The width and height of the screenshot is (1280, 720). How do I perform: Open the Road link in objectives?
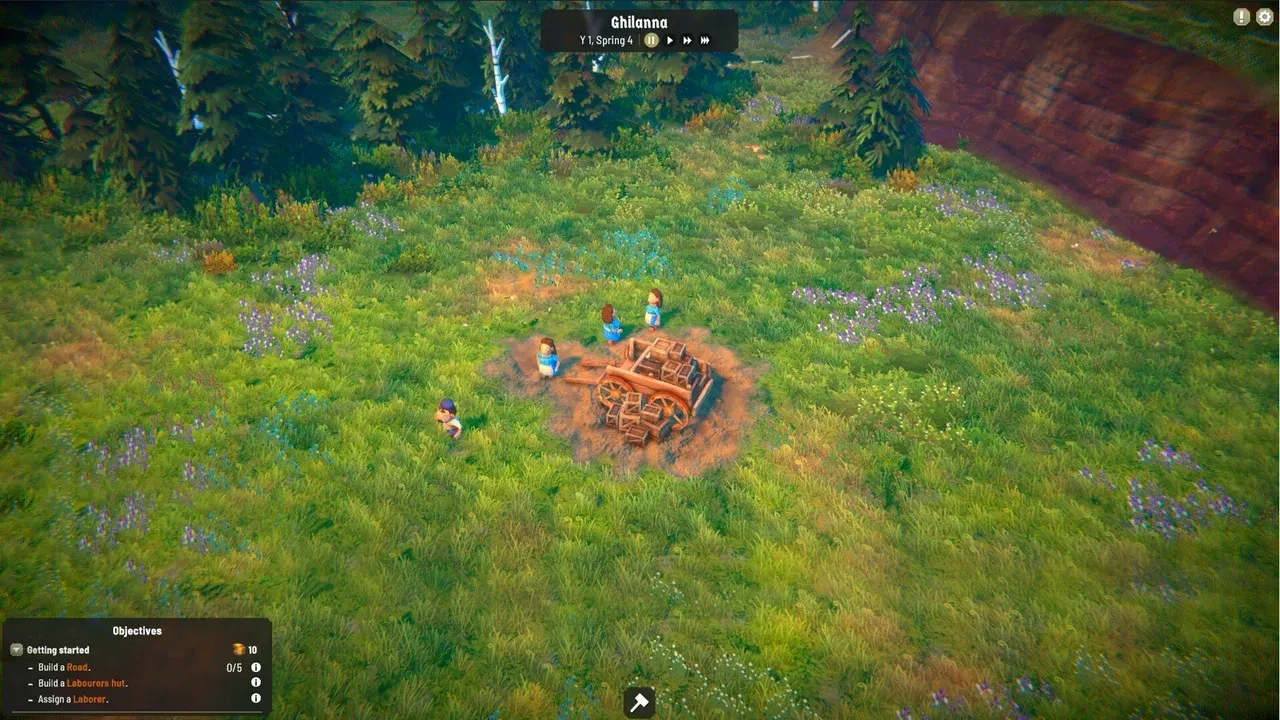coord(76,667)
